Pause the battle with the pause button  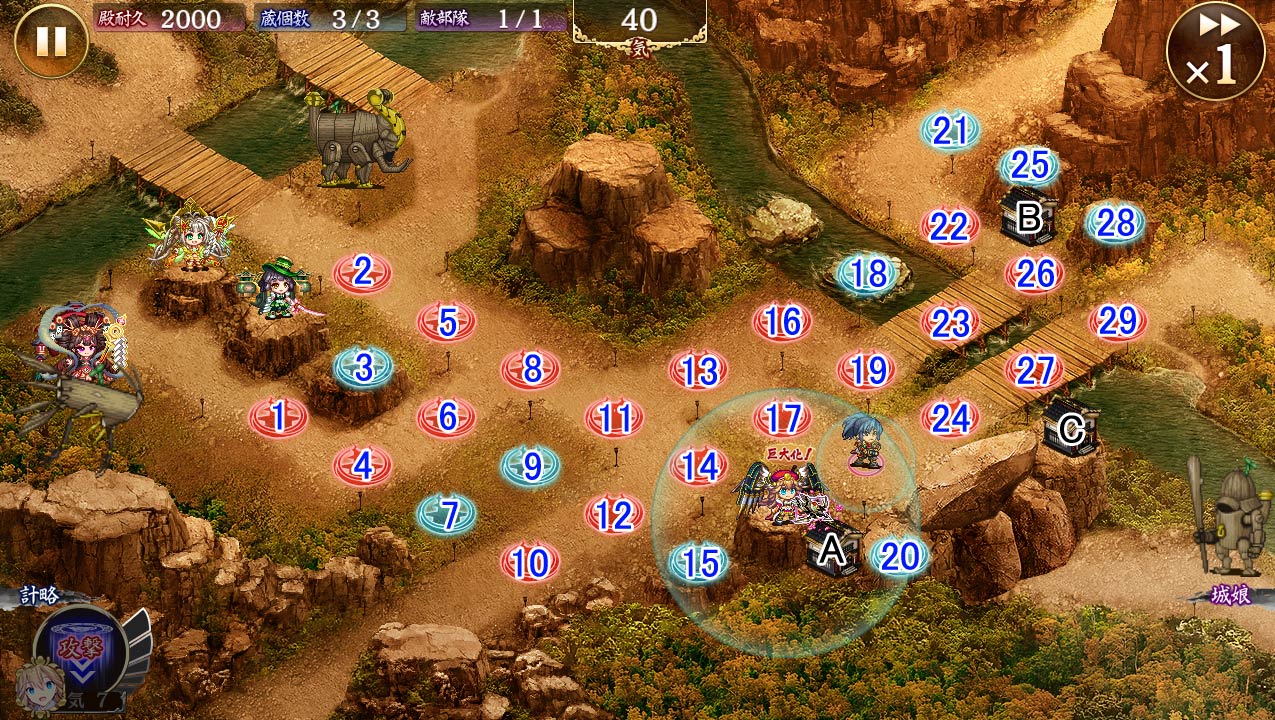[51, 41]
